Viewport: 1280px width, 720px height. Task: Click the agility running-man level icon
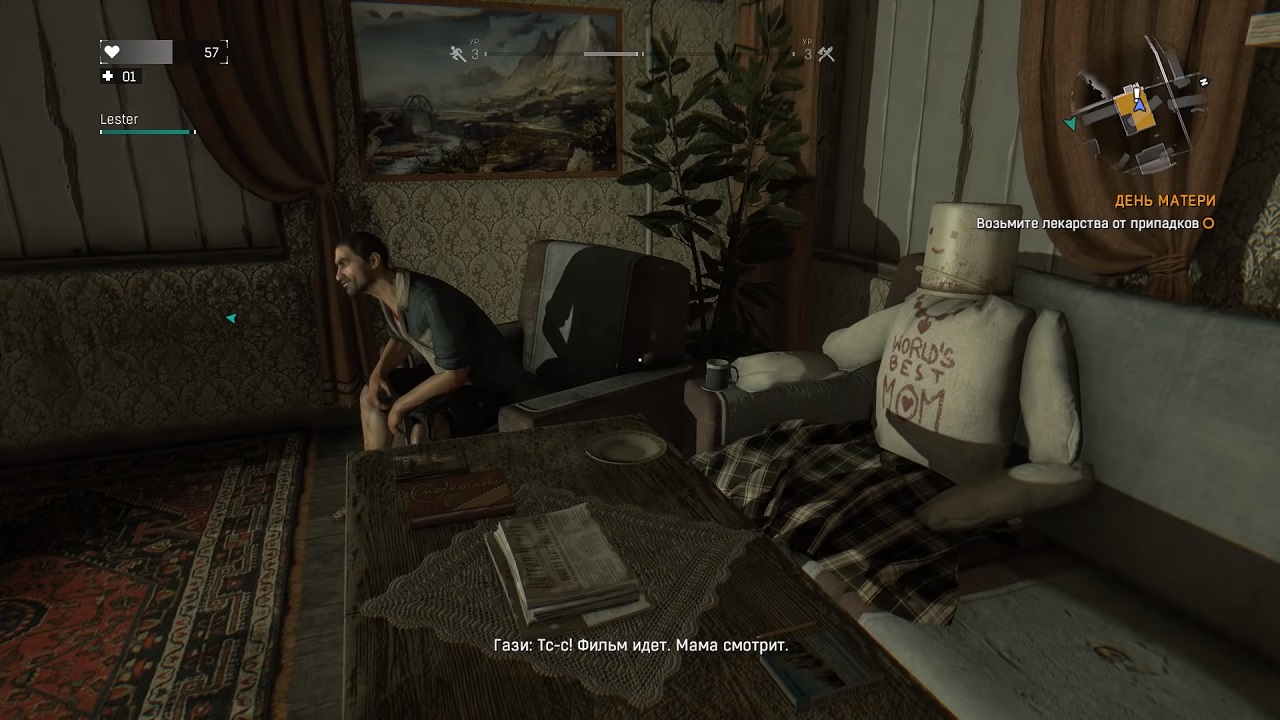(458, 54)
